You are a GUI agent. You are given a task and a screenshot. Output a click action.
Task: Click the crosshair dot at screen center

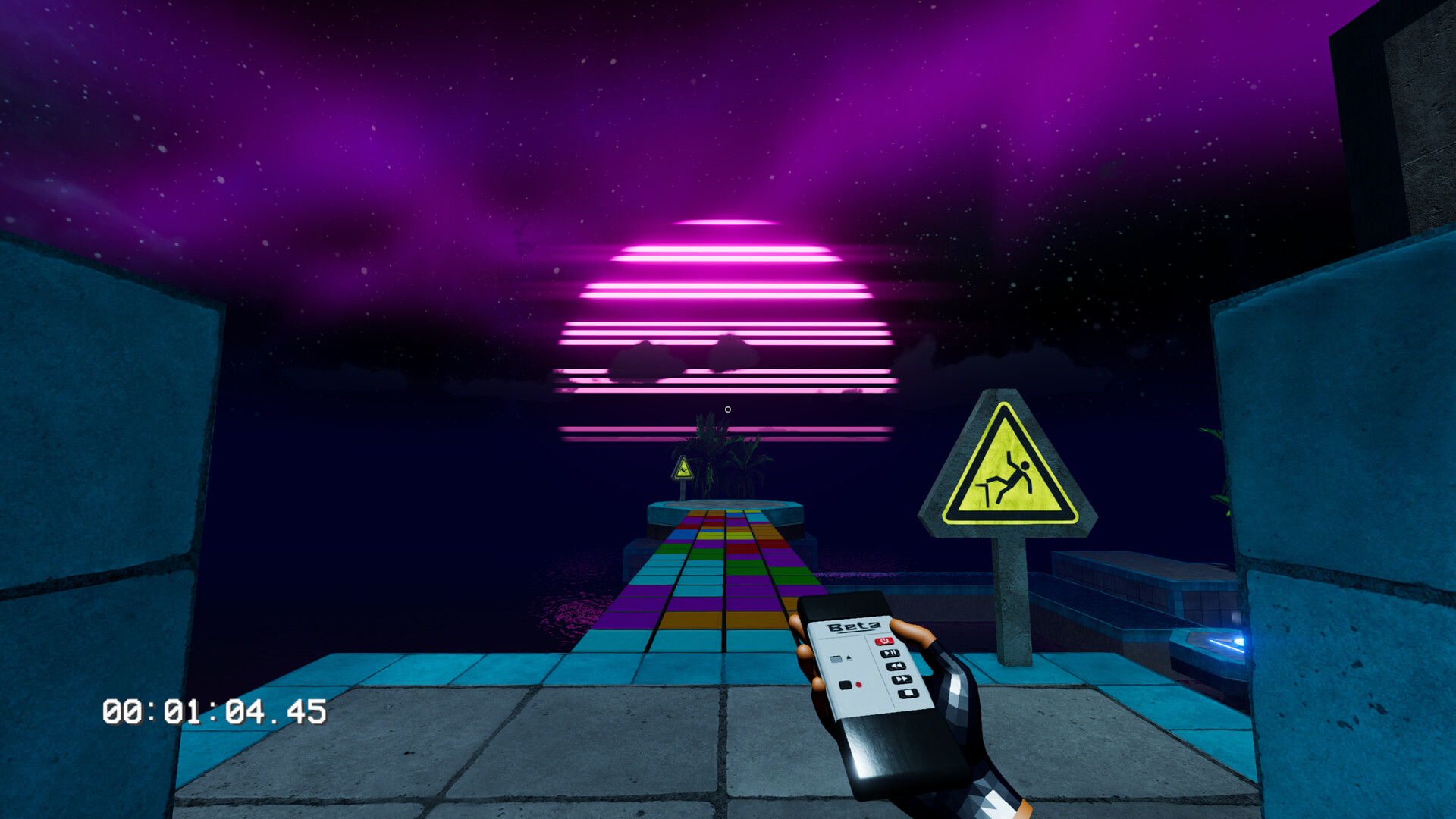[x=727, y=409]
